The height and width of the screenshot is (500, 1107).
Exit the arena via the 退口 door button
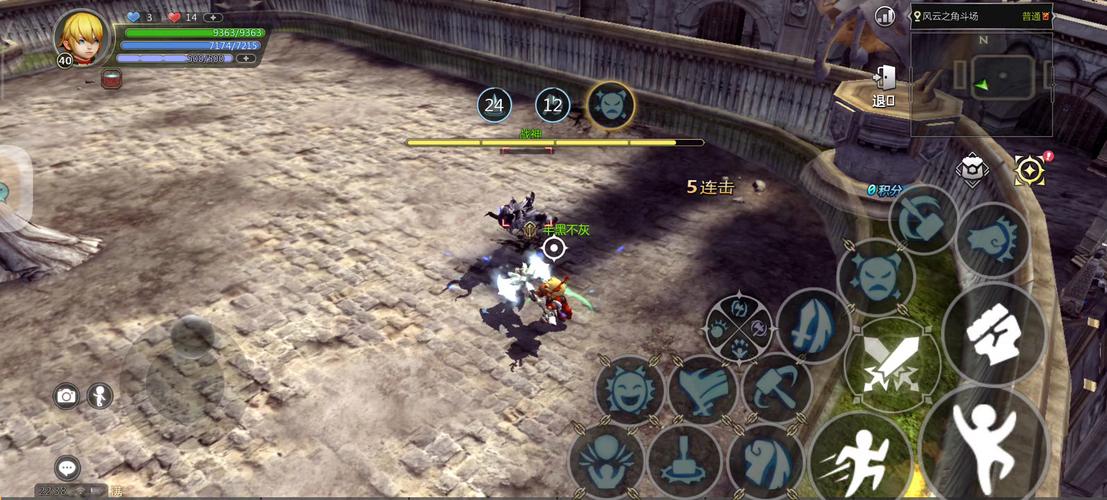click(884, 85)
